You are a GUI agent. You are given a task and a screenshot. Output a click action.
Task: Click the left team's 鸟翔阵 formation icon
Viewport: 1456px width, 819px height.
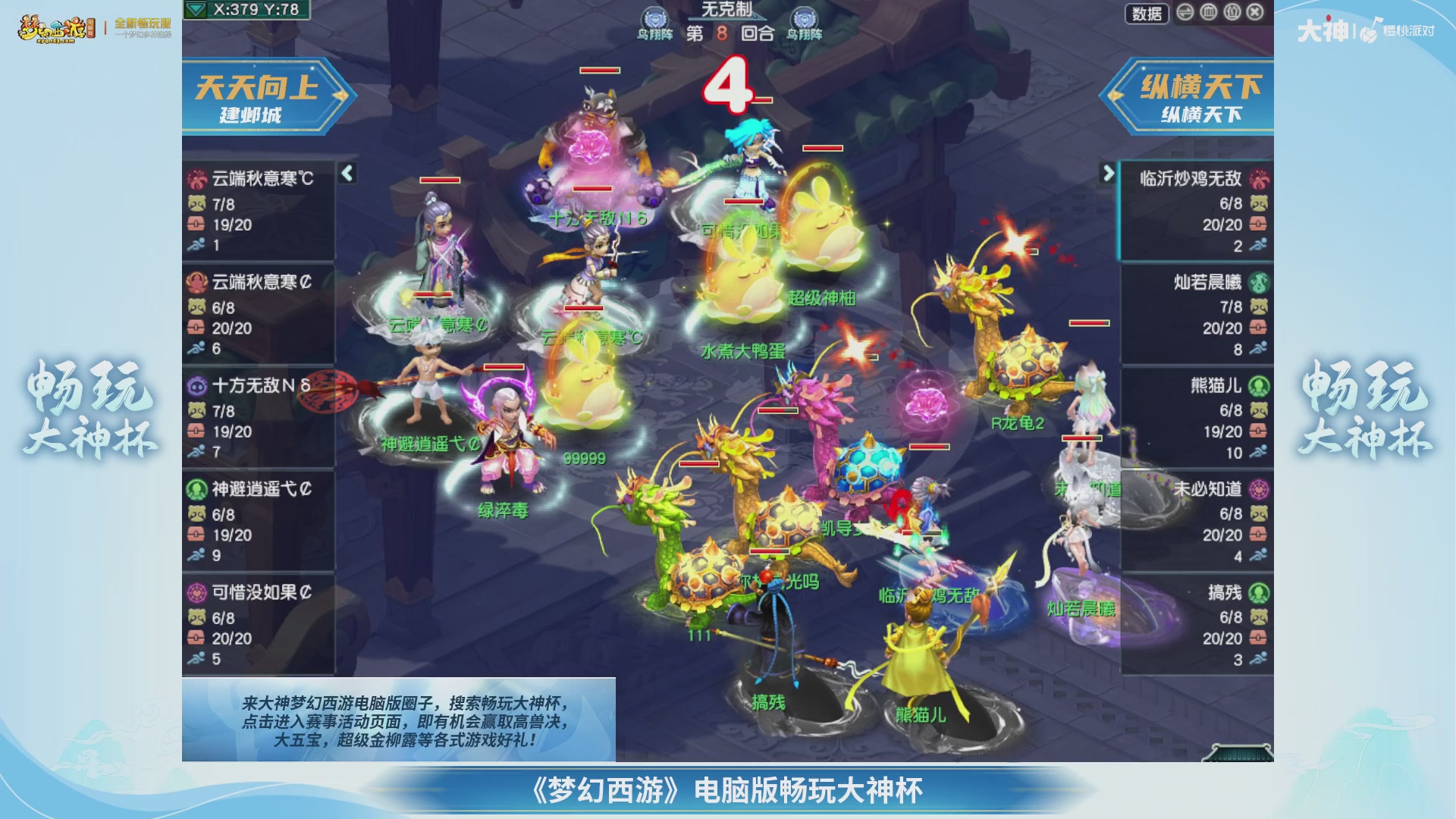coord(653,15)
